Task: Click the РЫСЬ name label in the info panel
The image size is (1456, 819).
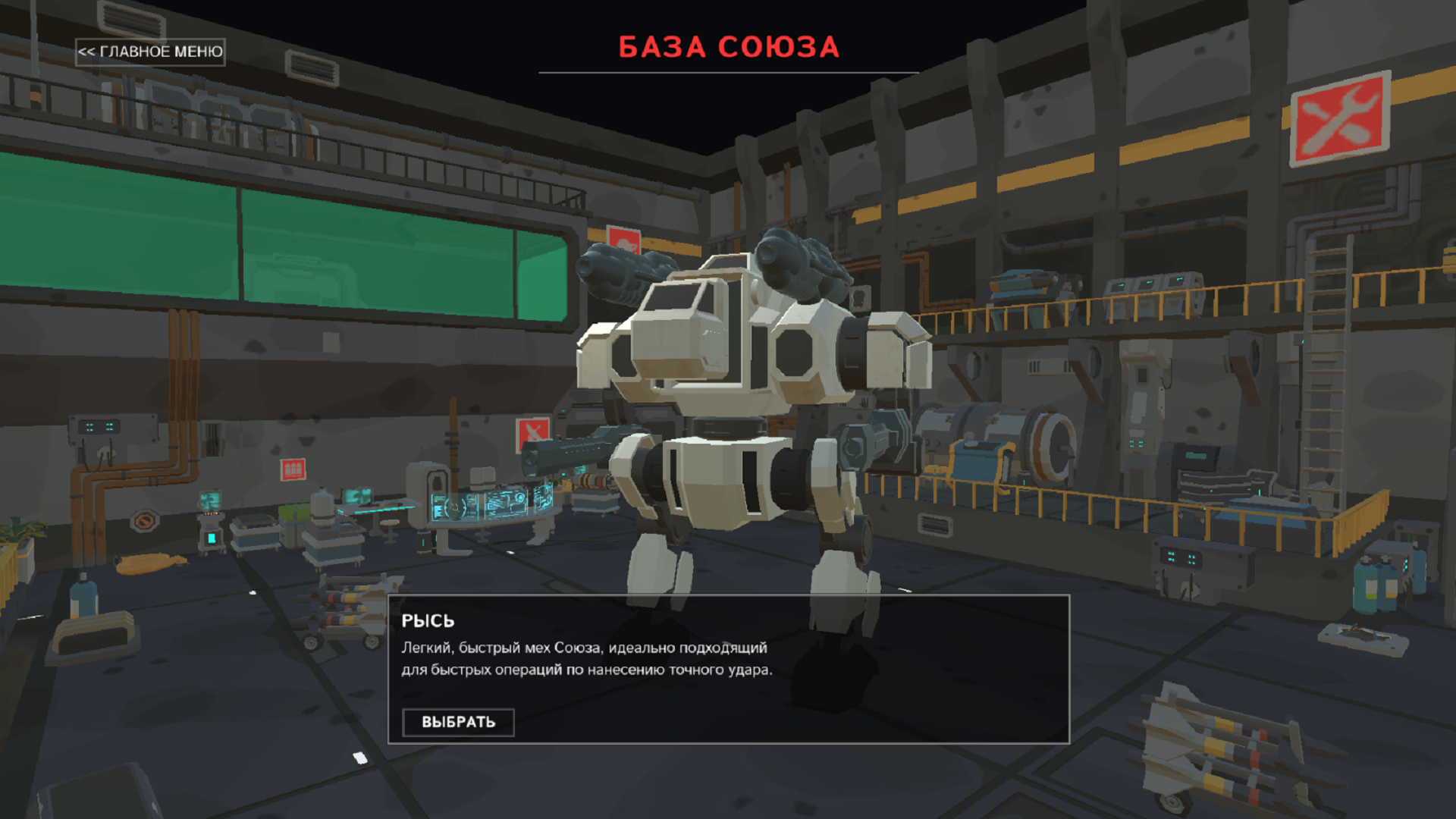Action: coord(427,620)
